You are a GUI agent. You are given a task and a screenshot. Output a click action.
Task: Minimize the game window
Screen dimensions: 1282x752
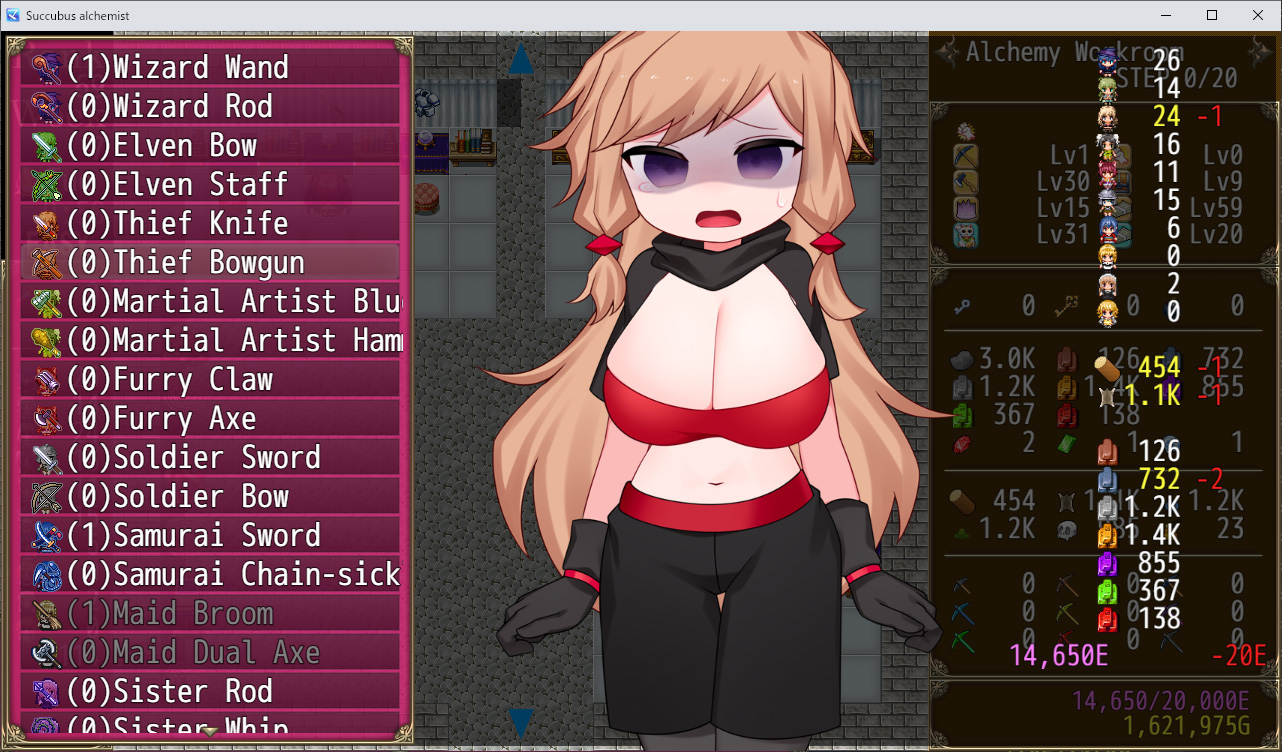[x=1166, y=15]
